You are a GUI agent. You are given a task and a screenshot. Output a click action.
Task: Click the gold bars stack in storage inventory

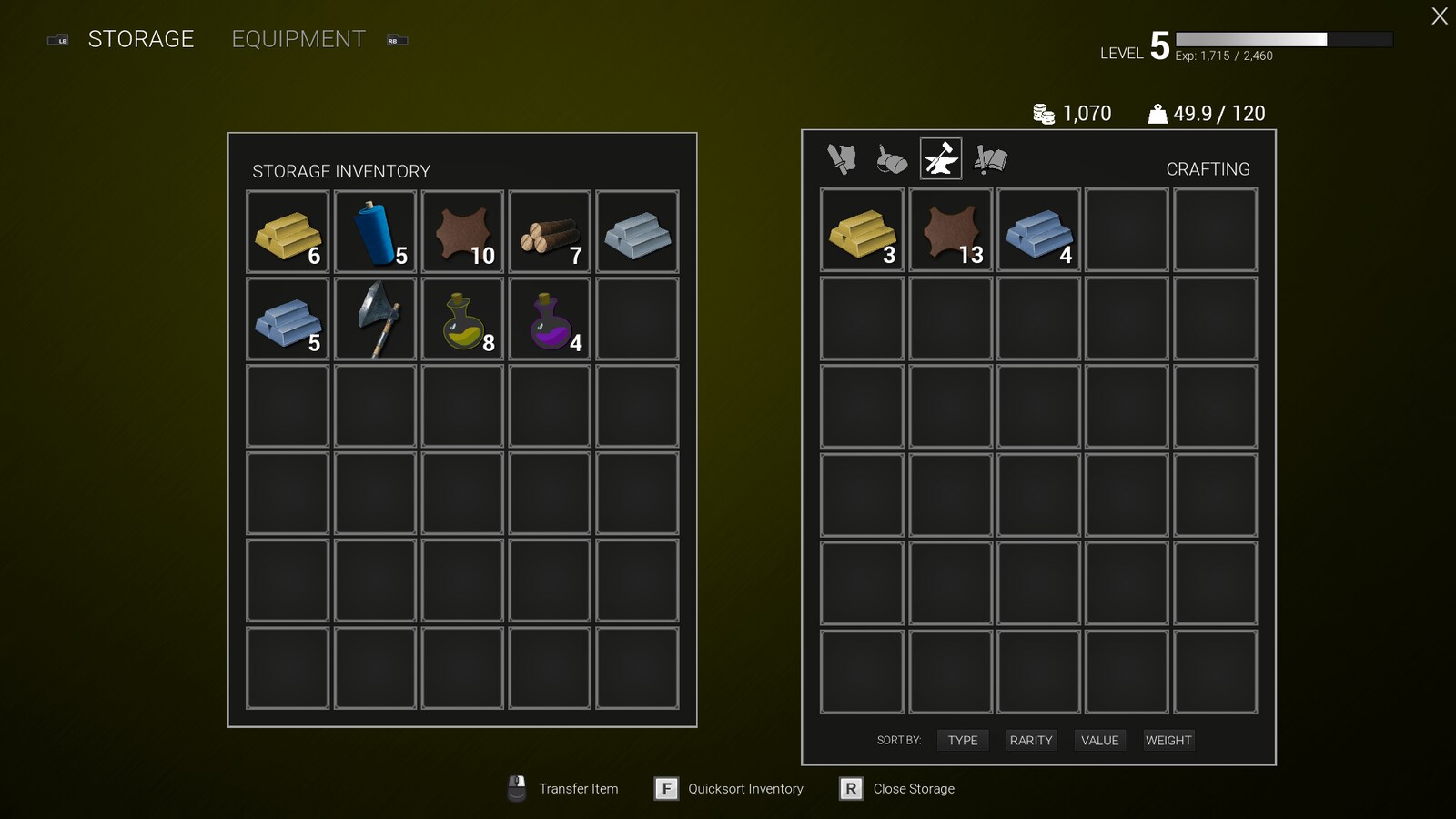pos(287,230)
